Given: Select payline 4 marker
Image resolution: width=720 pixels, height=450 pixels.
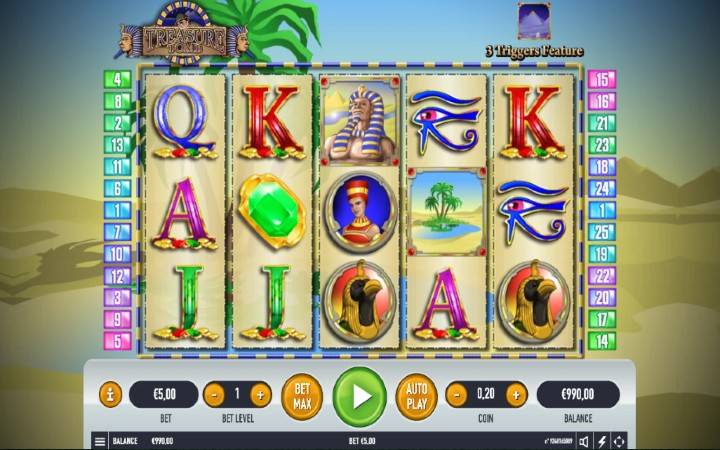Looking at the screenshot, I should tap(118, 79).
